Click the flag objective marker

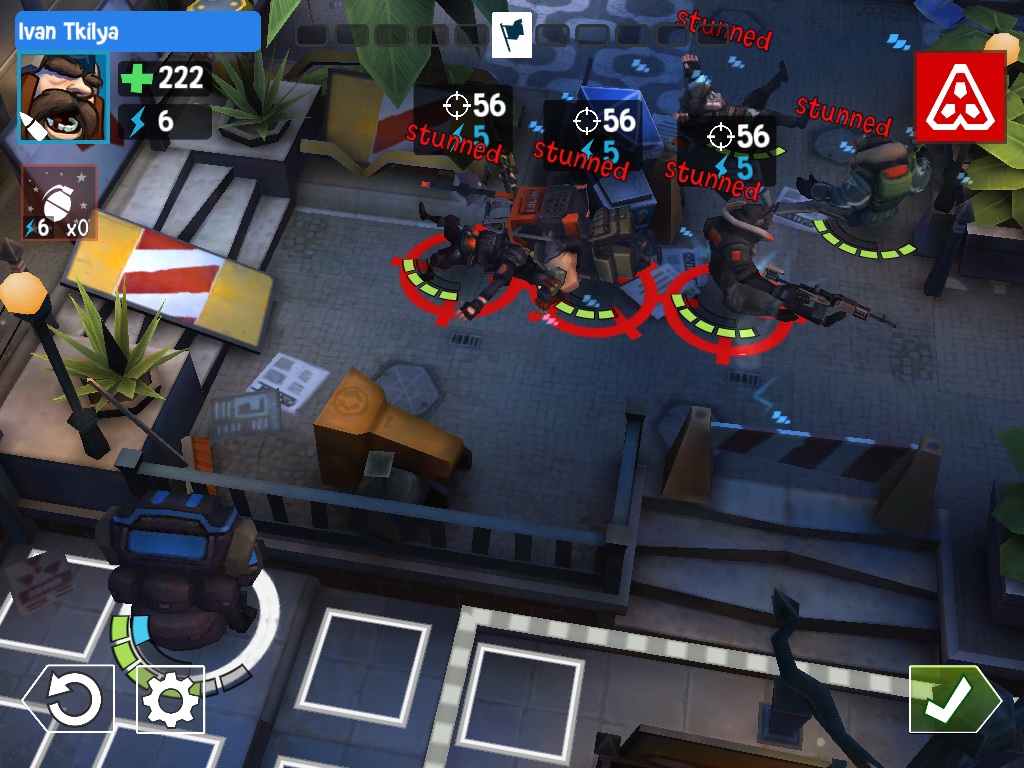tap(511, 35)
